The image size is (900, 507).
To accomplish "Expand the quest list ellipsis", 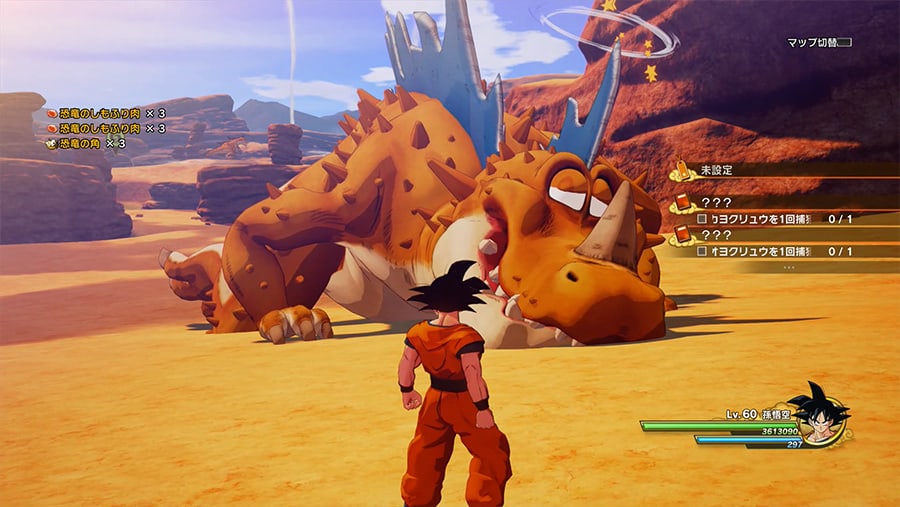I will [789, 267].
